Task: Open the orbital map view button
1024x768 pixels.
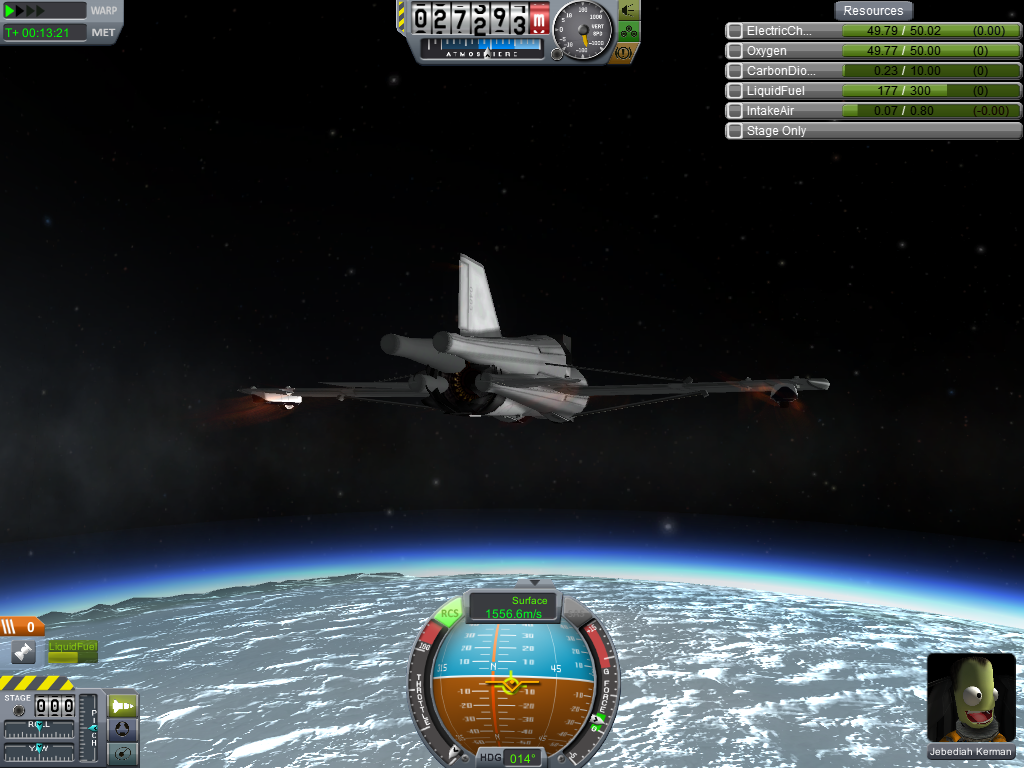Action: tap(123, 753)
